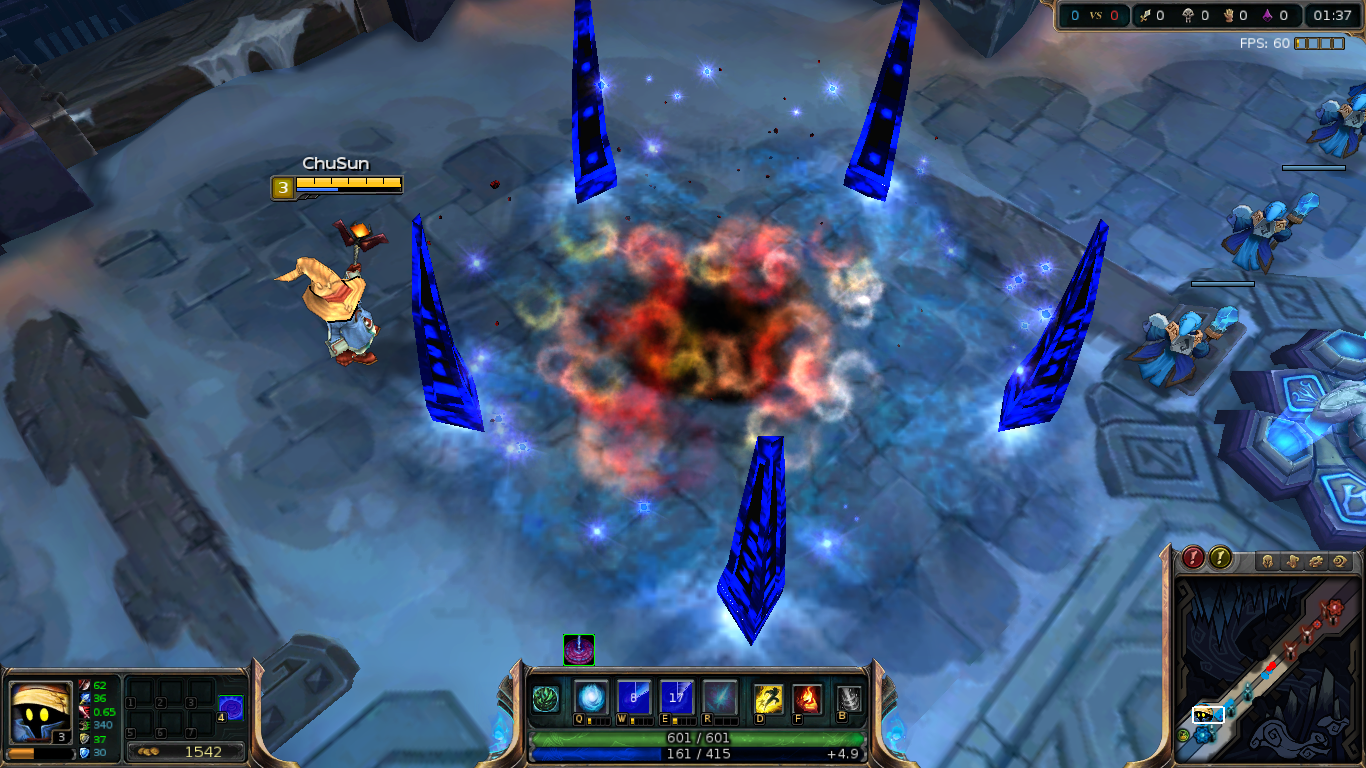Cast the Q ability on the ability bar

click(x=592, y=698)
